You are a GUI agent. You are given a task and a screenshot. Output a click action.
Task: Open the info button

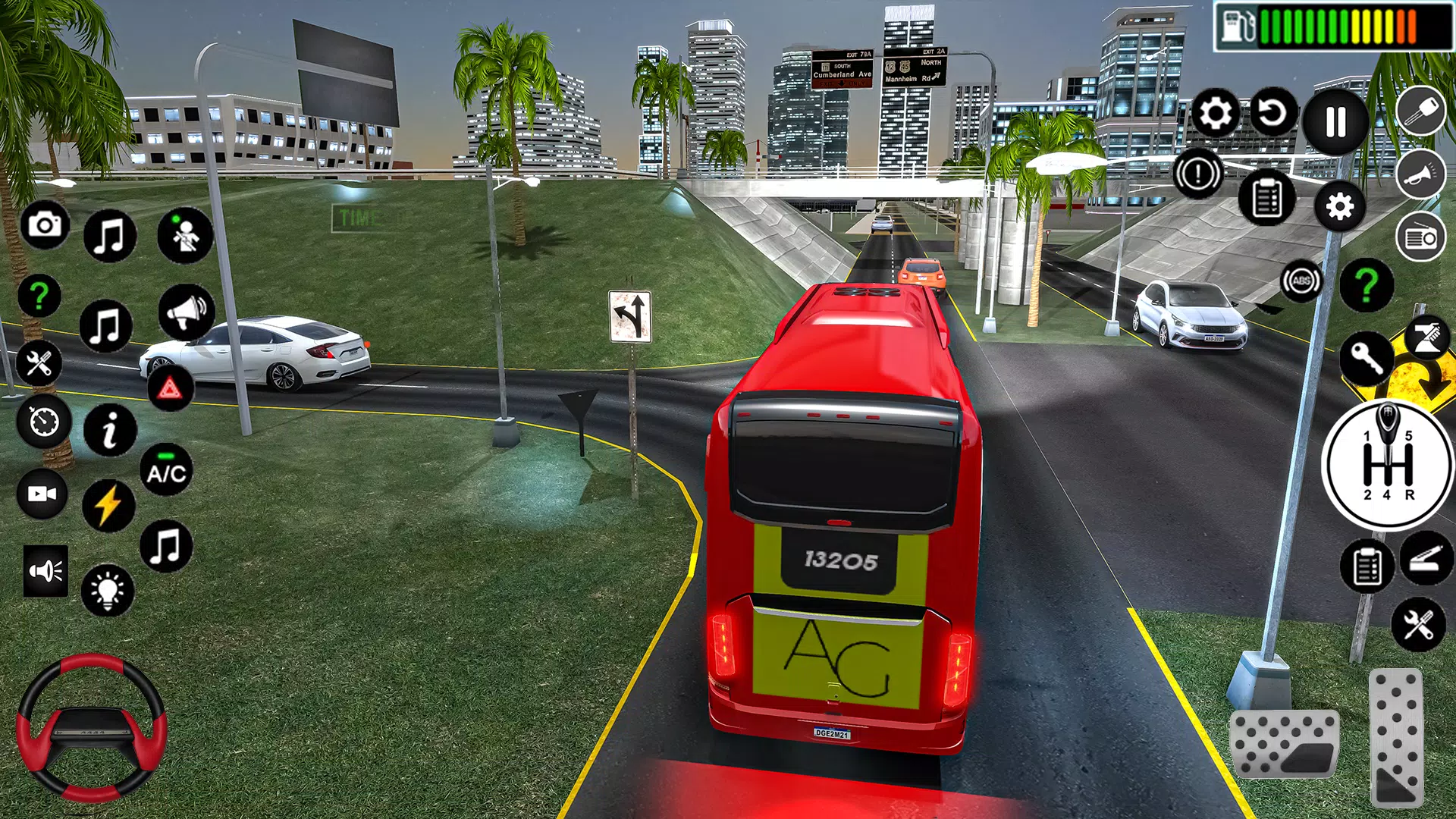(110, 430)
